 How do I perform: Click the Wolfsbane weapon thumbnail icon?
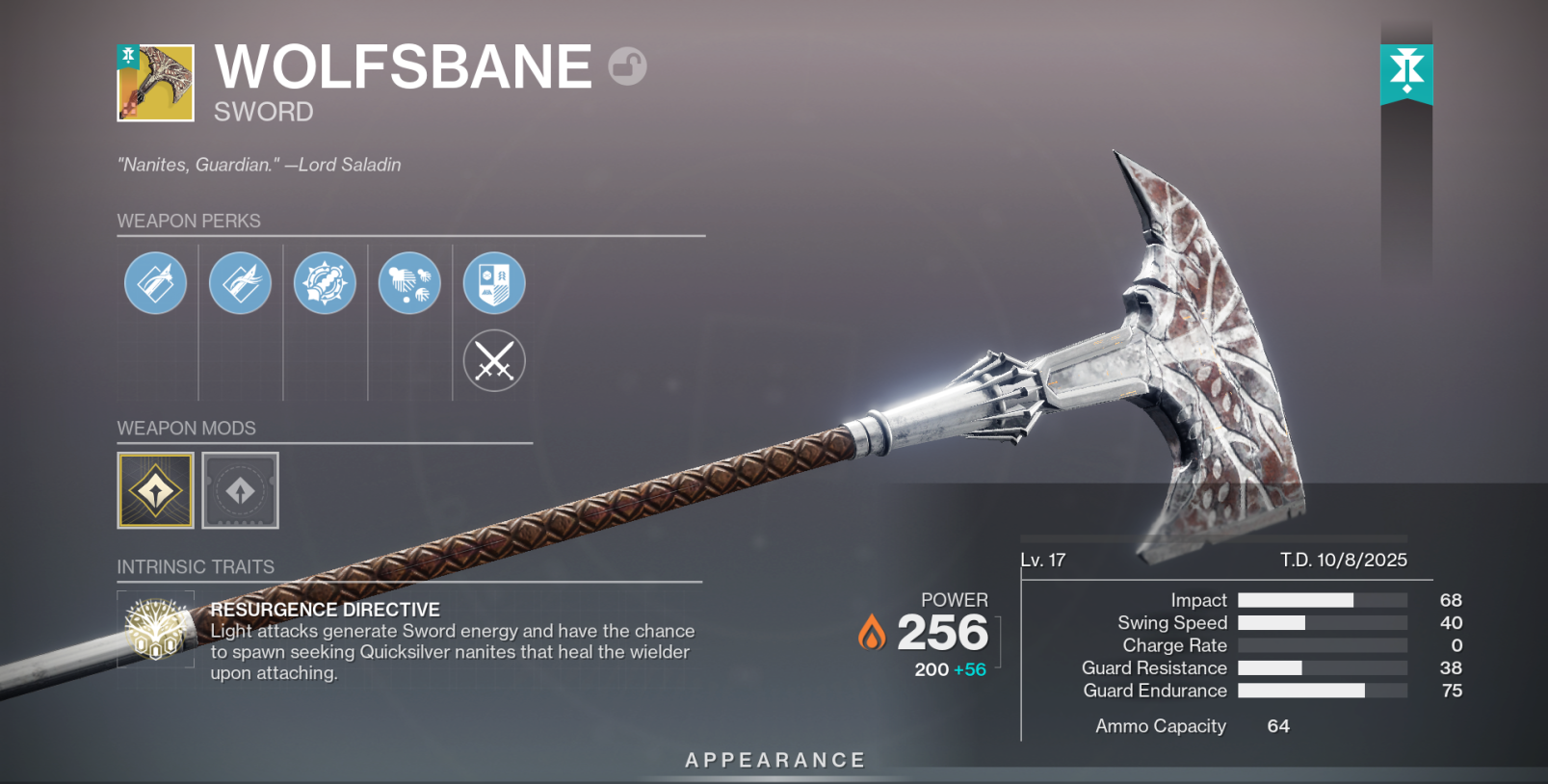(x=156, y=83)
